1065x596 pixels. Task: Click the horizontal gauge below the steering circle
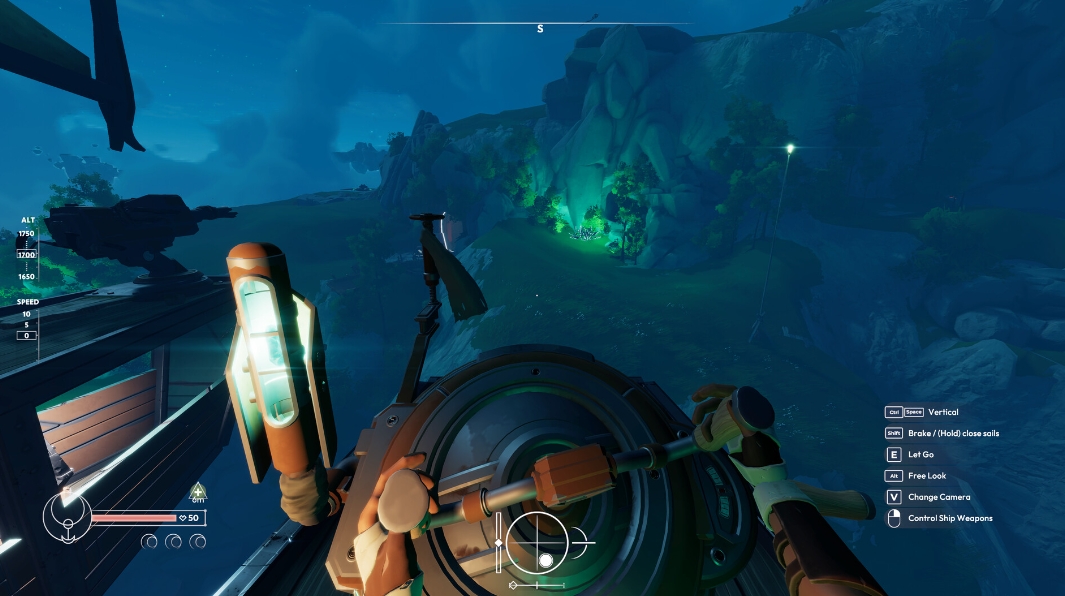click(x=537, y=584)
